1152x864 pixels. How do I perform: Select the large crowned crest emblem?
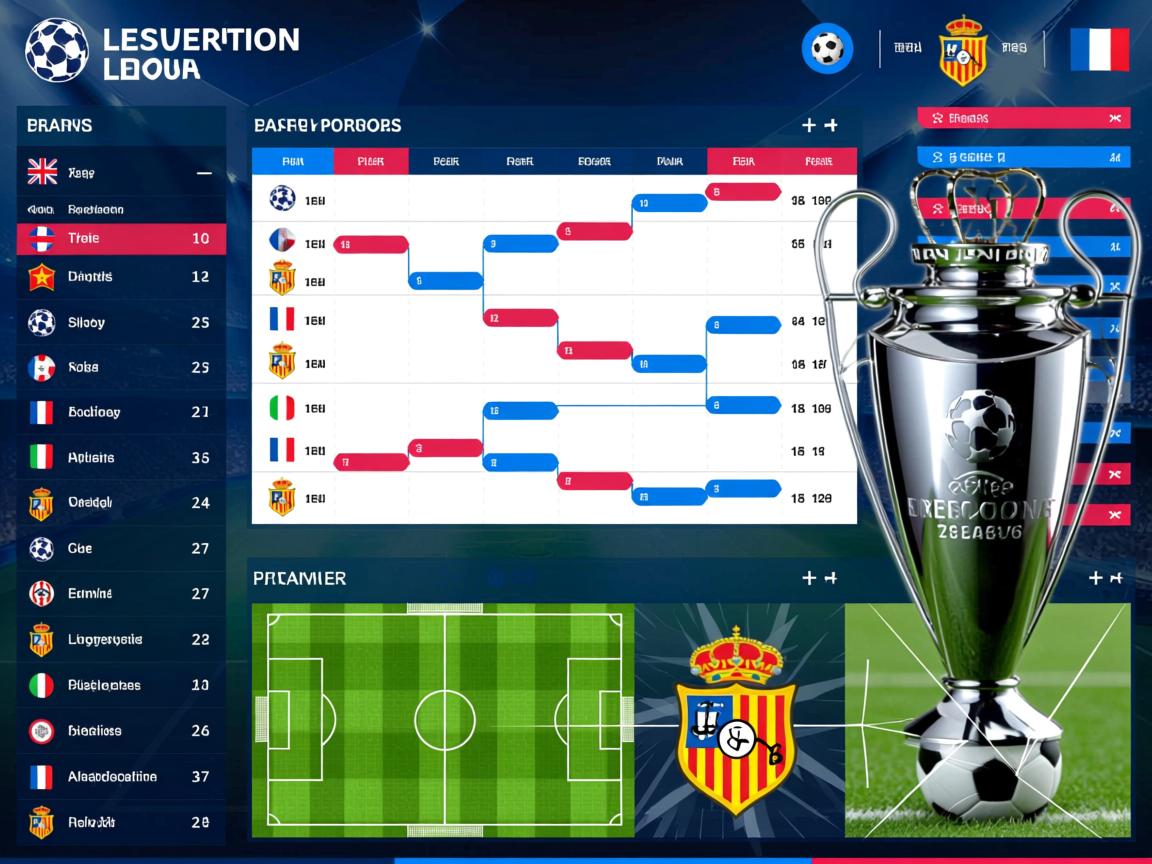coord(736,720)
